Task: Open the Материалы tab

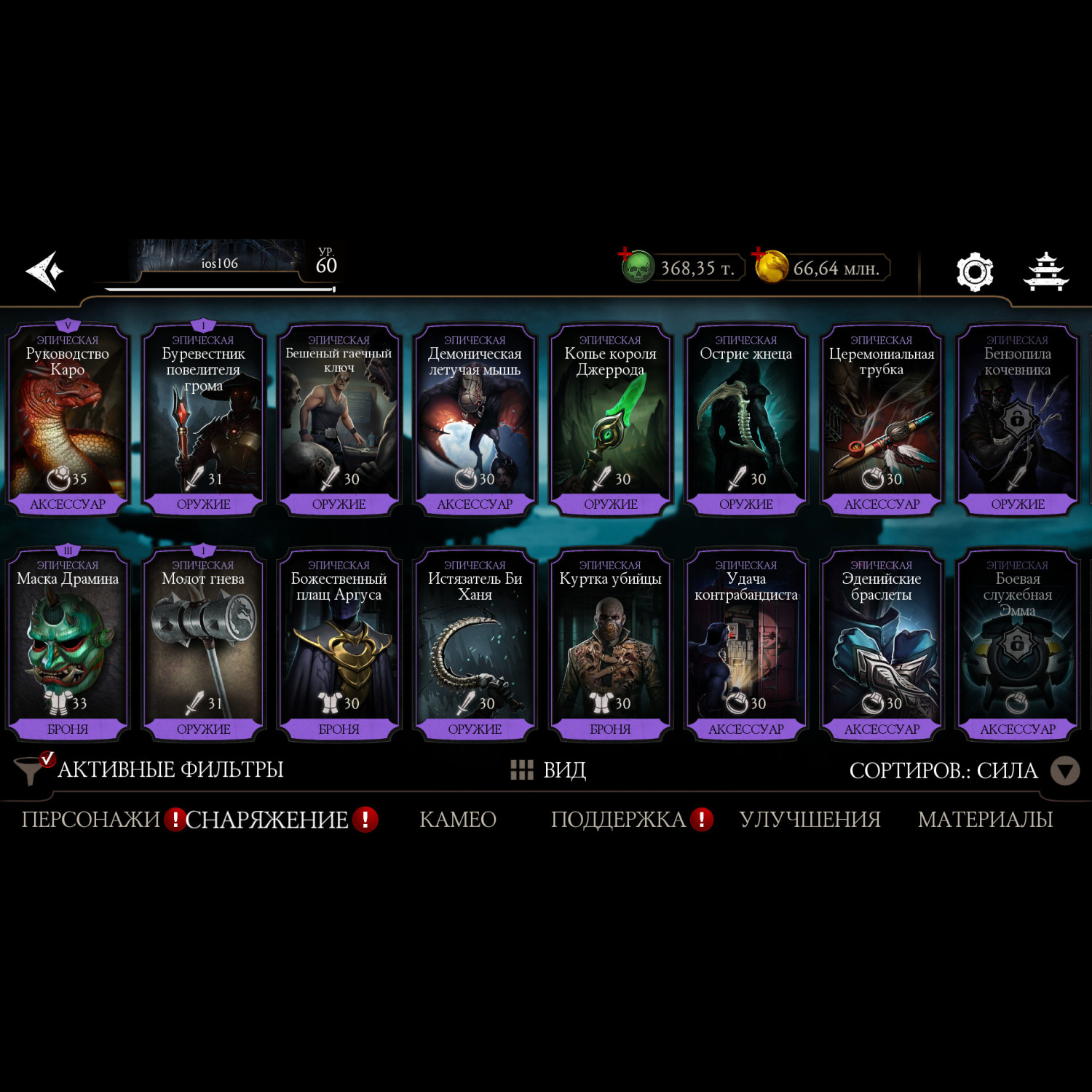Action: point(985,820)
